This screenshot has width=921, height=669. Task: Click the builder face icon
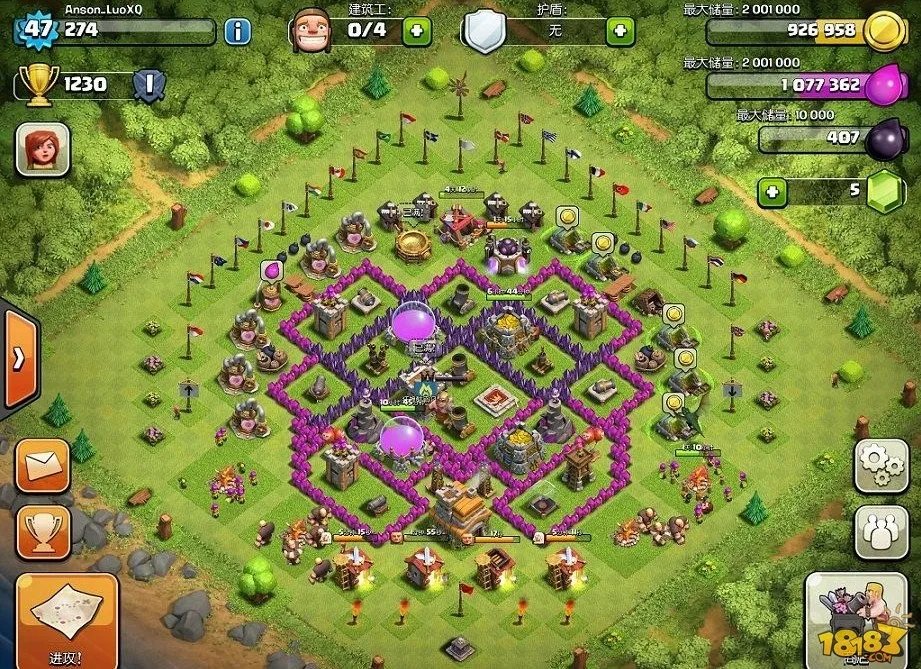(x=312, y=31)
